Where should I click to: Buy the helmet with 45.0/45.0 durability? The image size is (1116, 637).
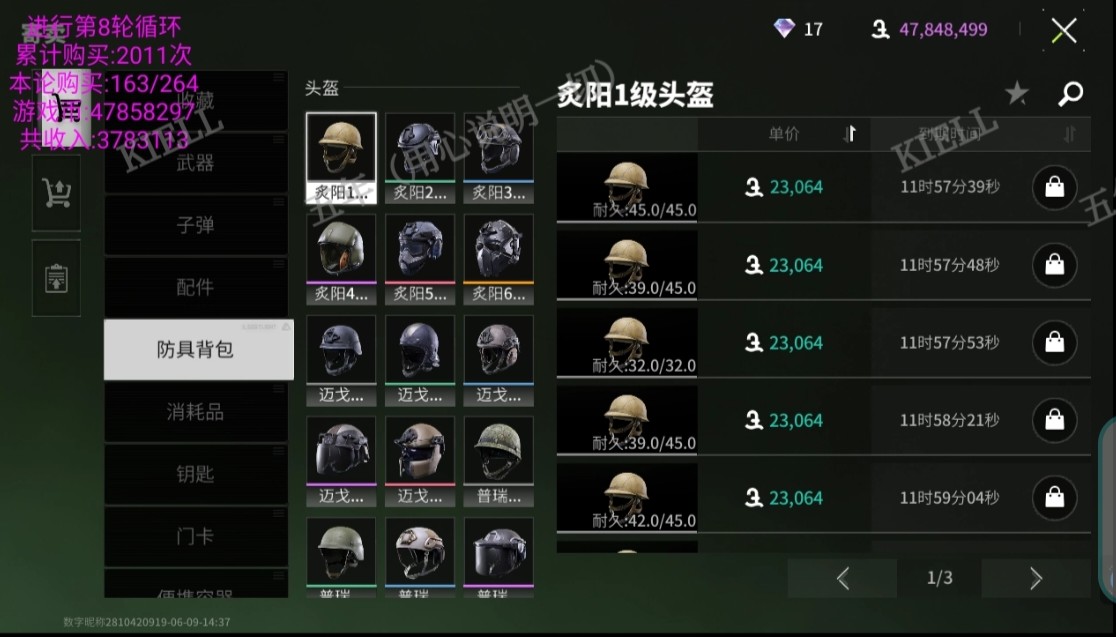click(1054, 187)
